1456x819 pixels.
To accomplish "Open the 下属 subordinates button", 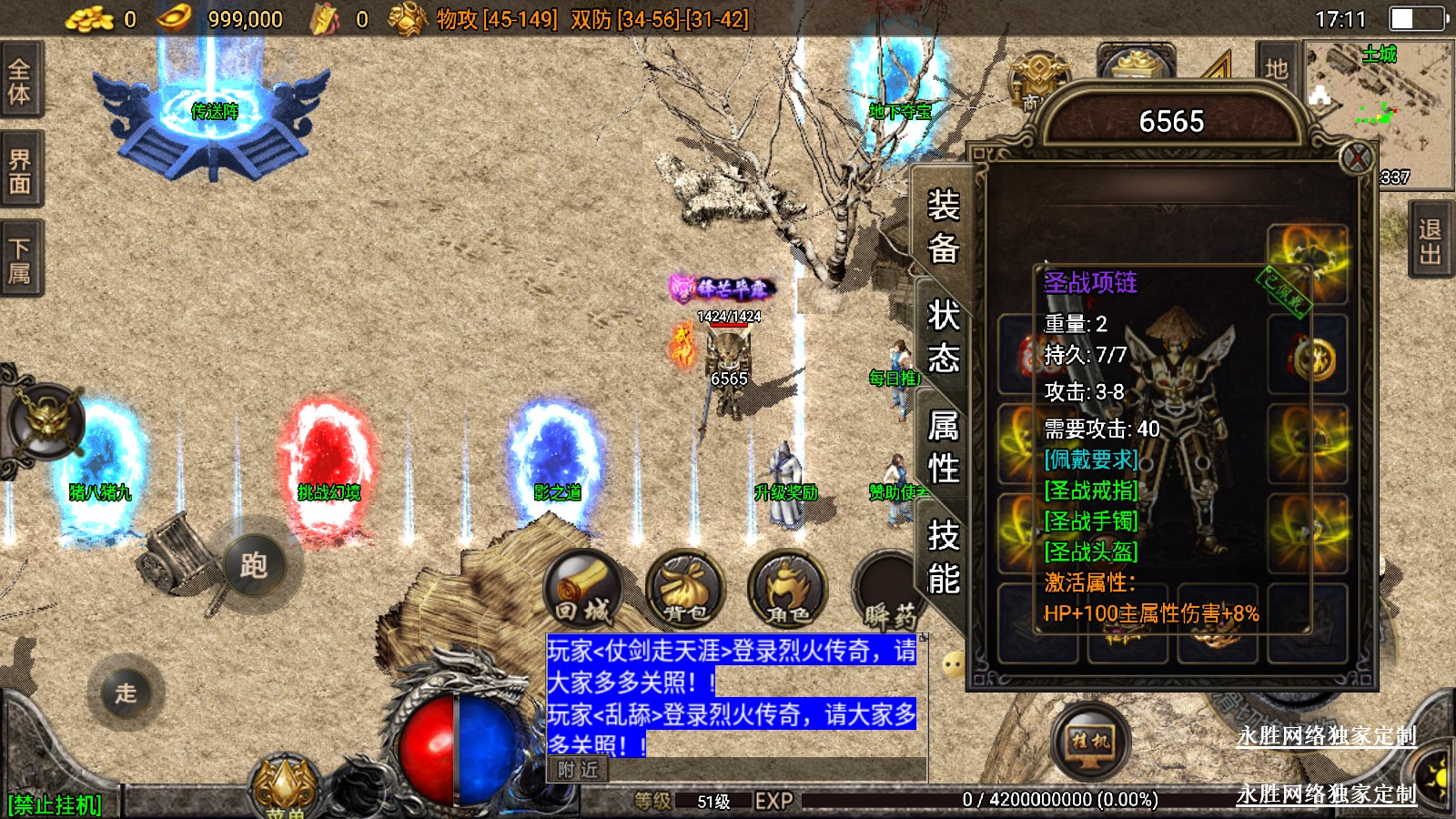I will pos(20,259).
